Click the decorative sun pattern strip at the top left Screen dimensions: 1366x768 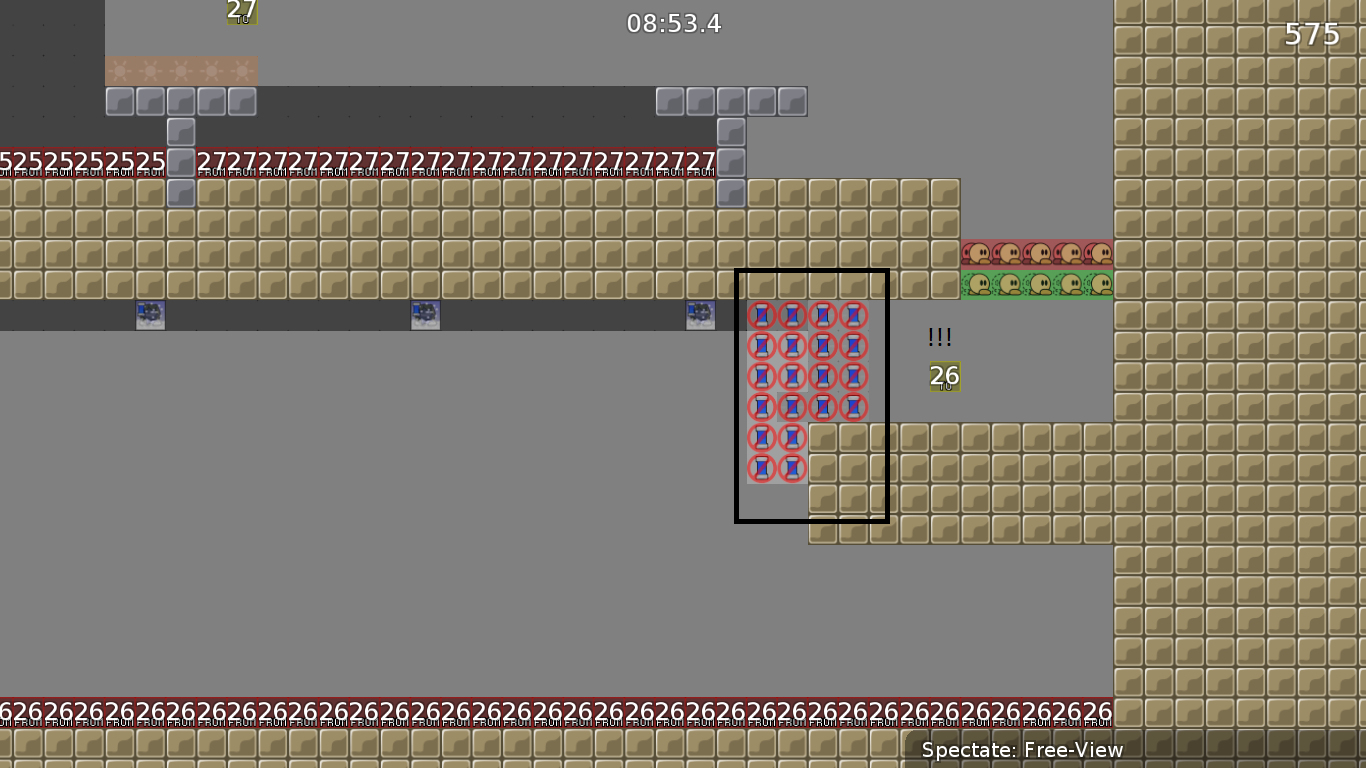click(180, 71)
